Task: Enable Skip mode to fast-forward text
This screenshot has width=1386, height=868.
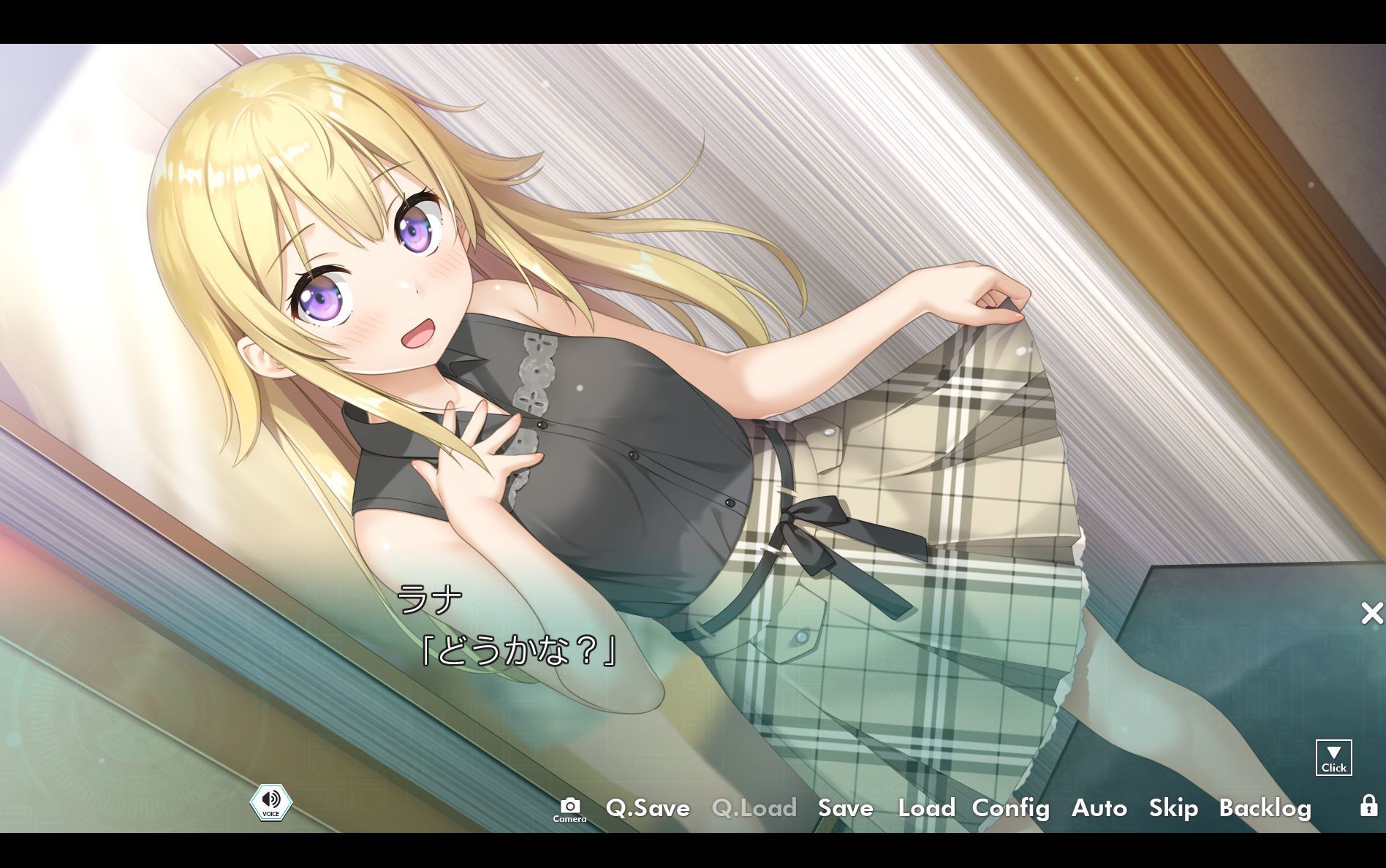Action: (x=1173, y=809)
